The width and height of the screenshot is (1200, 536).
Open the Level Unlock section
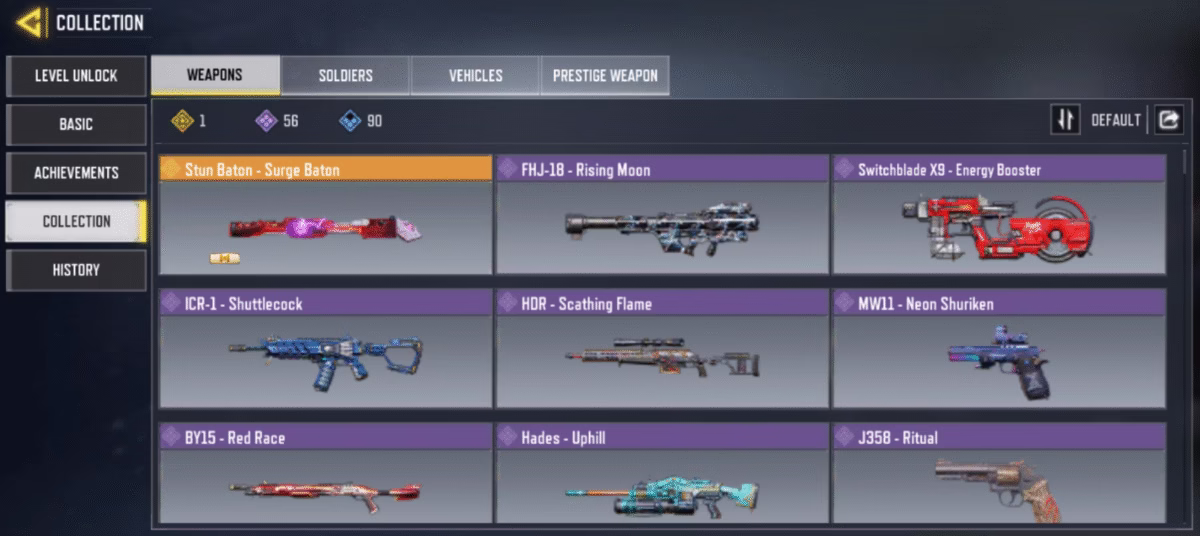(x=76, y=76)
